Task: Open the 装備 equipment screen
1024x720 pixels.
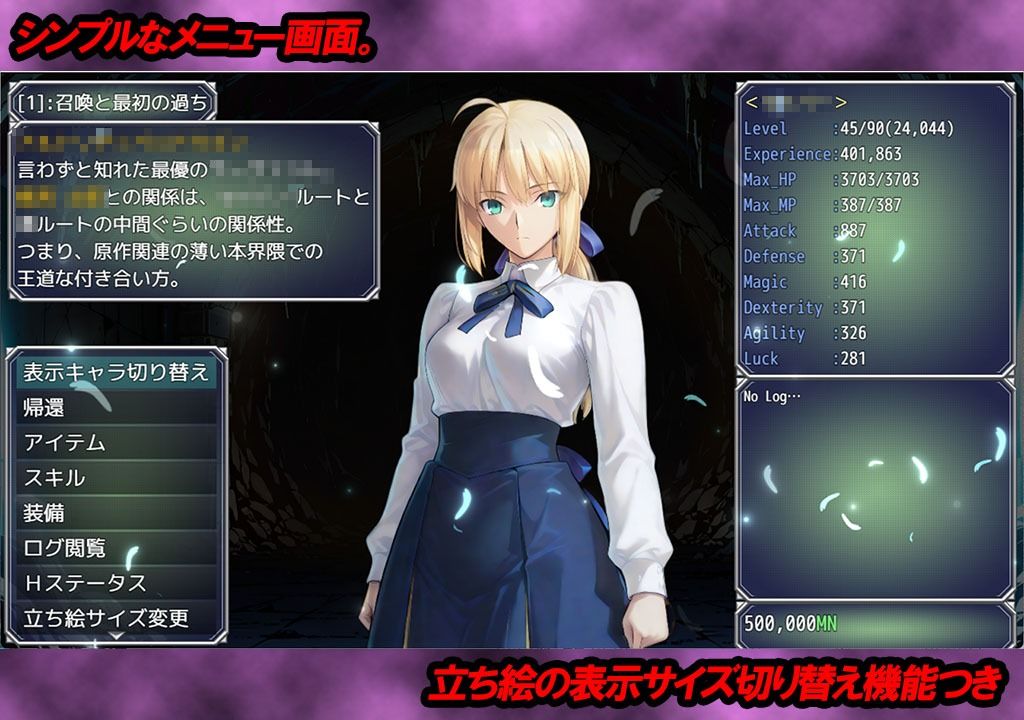Action: pyautogui.click(x=116, y=512)
